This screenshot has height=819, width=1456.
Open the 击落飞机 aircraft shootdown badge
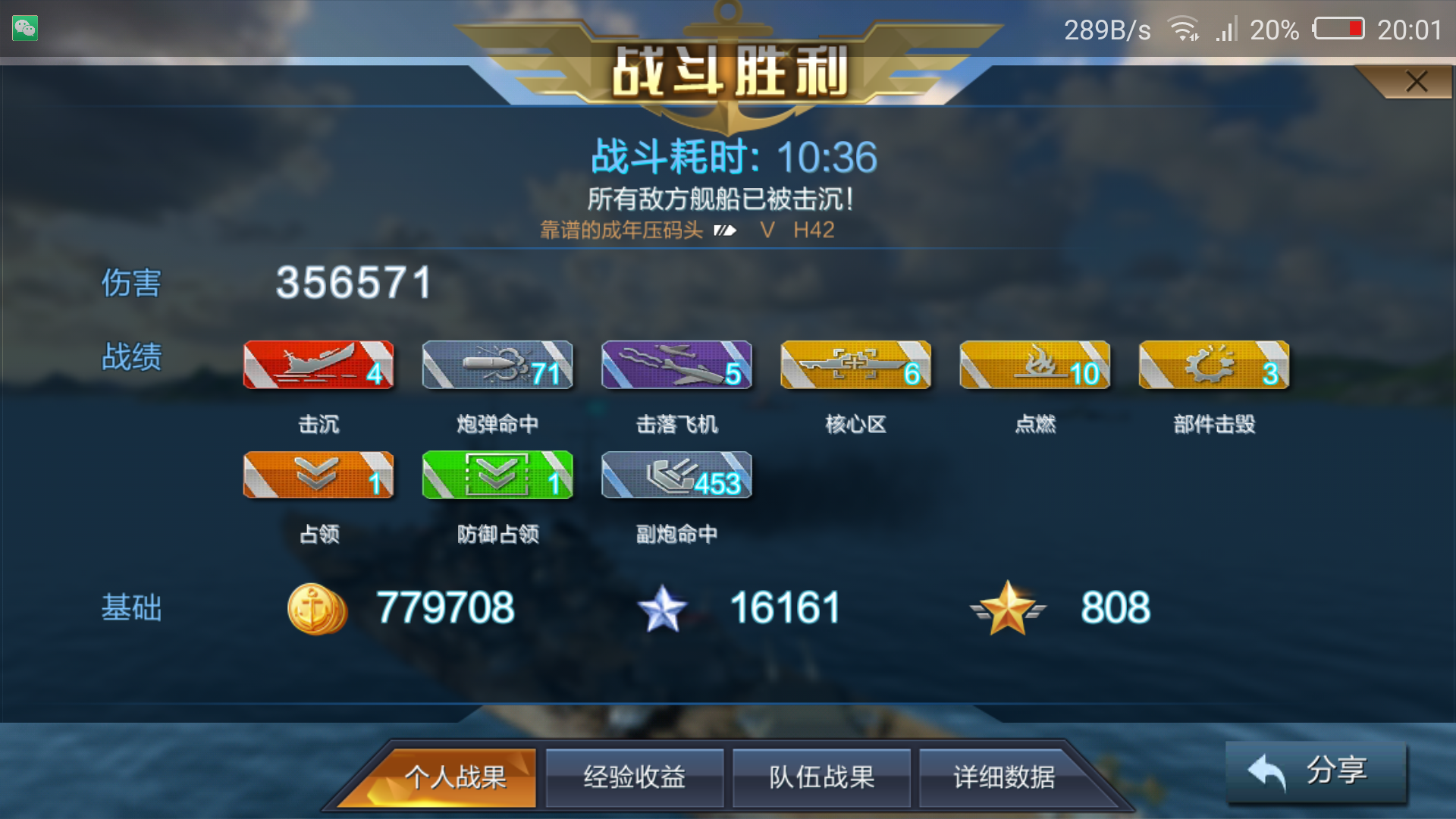(x=676, y=365)
